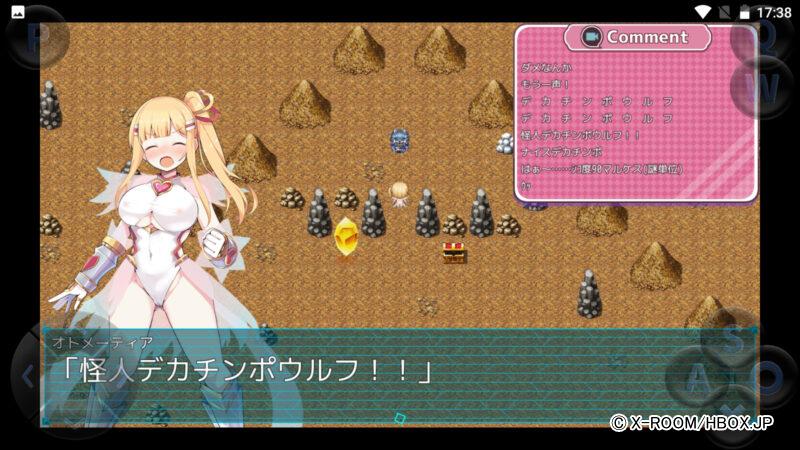Image resolution: width=800 pixels, height=450 pixels.
Task: Tap the virtual A button
Action: pyautogui.click(x=697, y=378)
